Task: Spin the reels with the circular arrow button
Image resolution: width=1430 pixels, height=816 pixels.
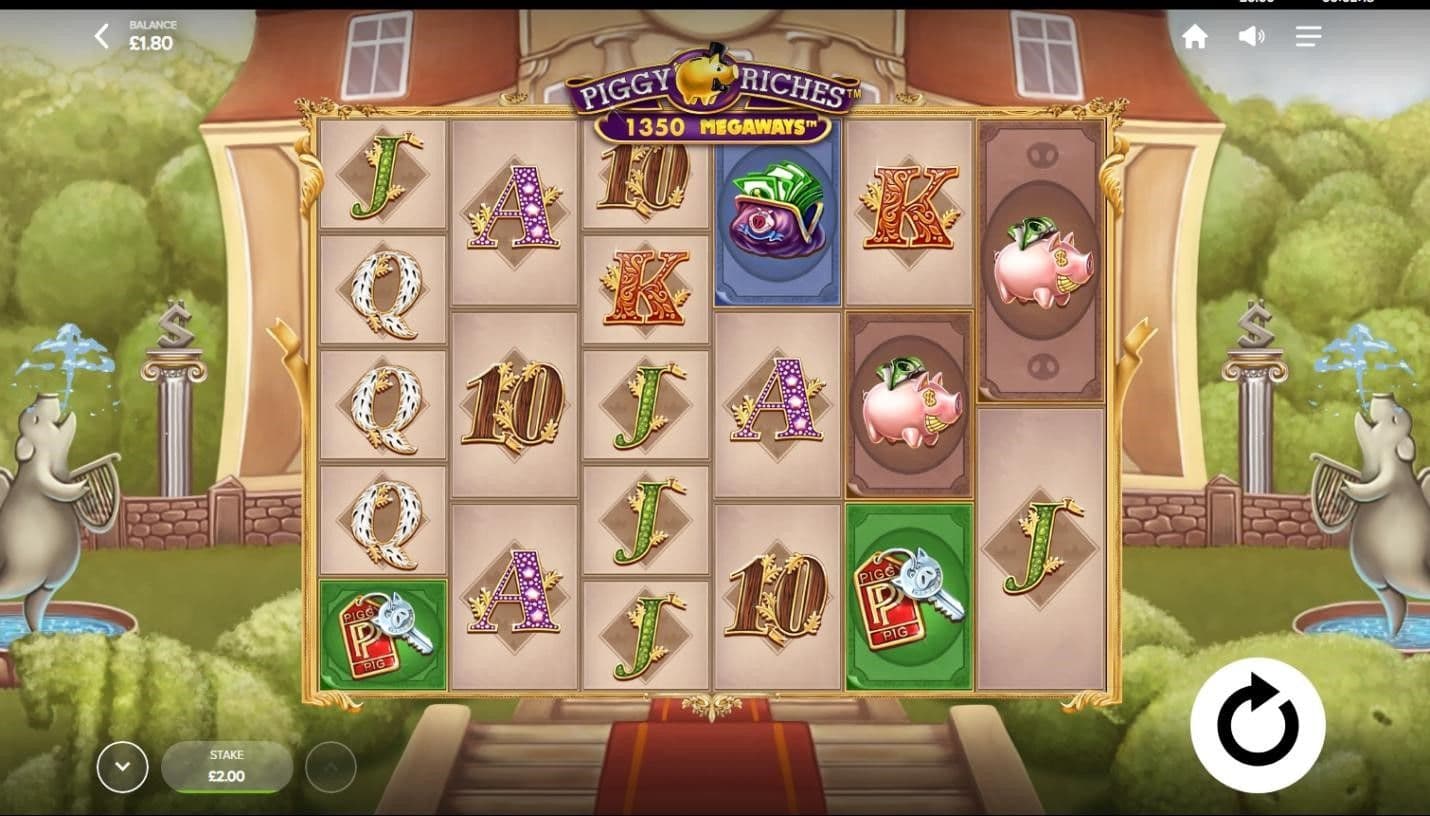Action: pyautogui.click(x=1257, y=725)
